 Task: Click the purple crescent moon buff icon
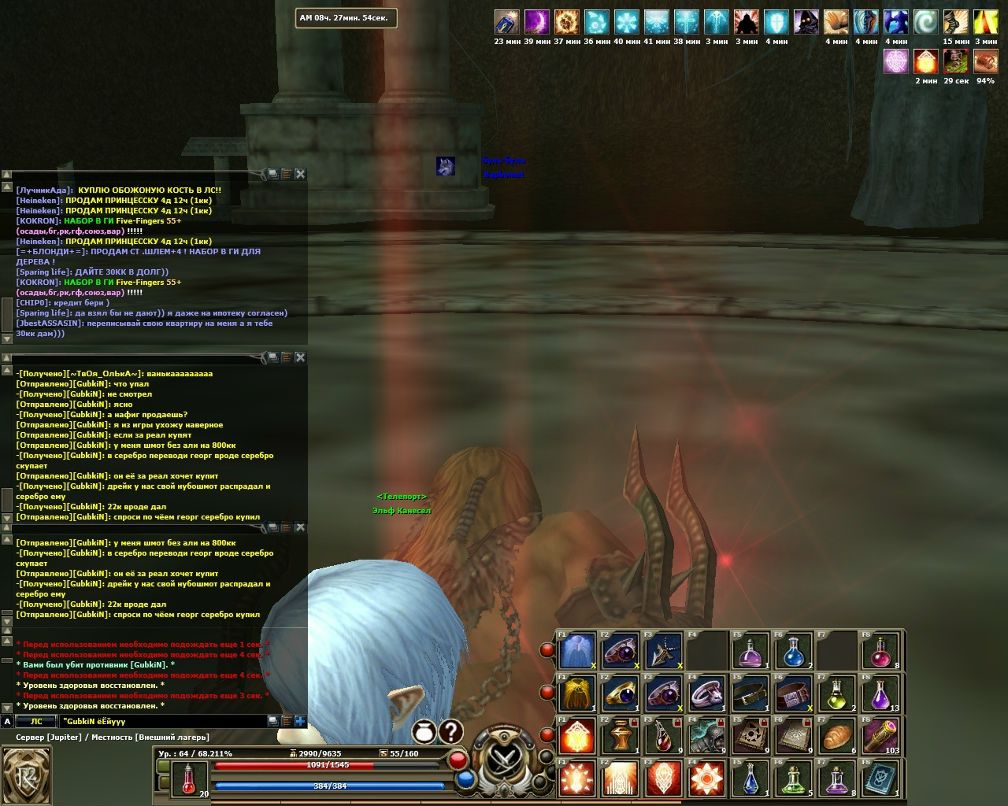pyautogui.click(x=537, y=22)
